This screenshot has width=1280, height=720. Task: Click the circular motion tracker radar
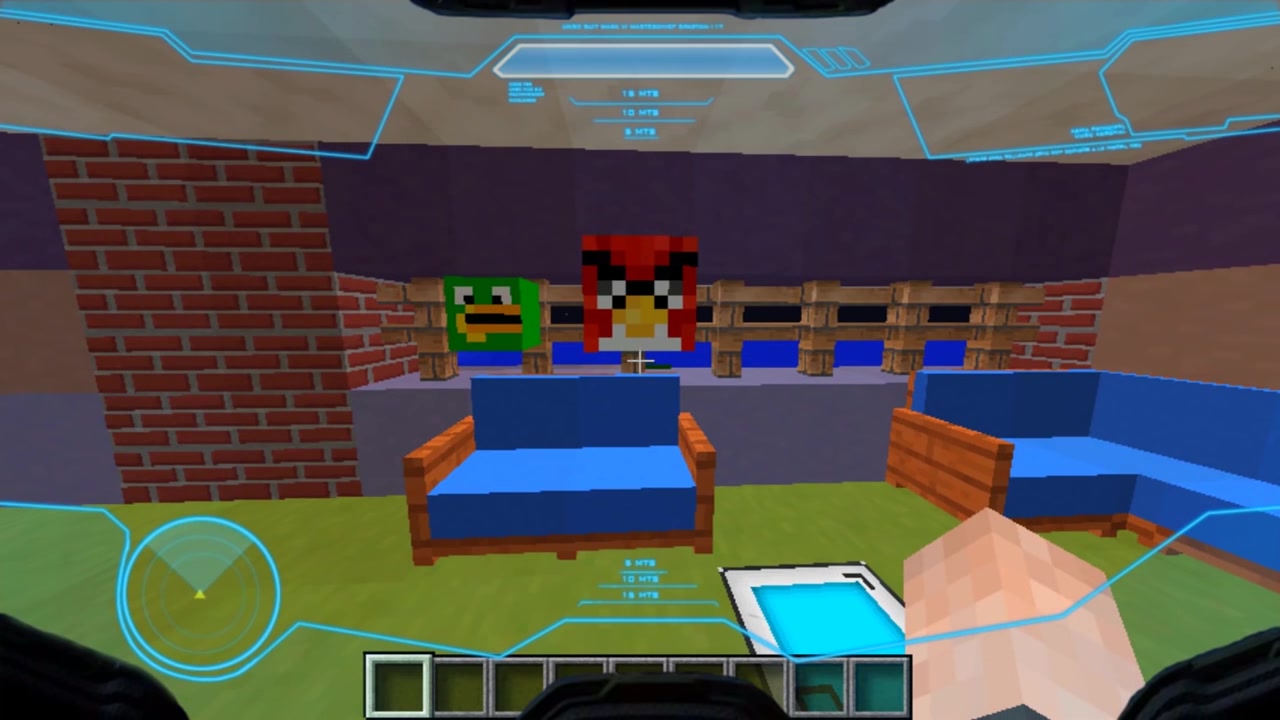(199, 590)
